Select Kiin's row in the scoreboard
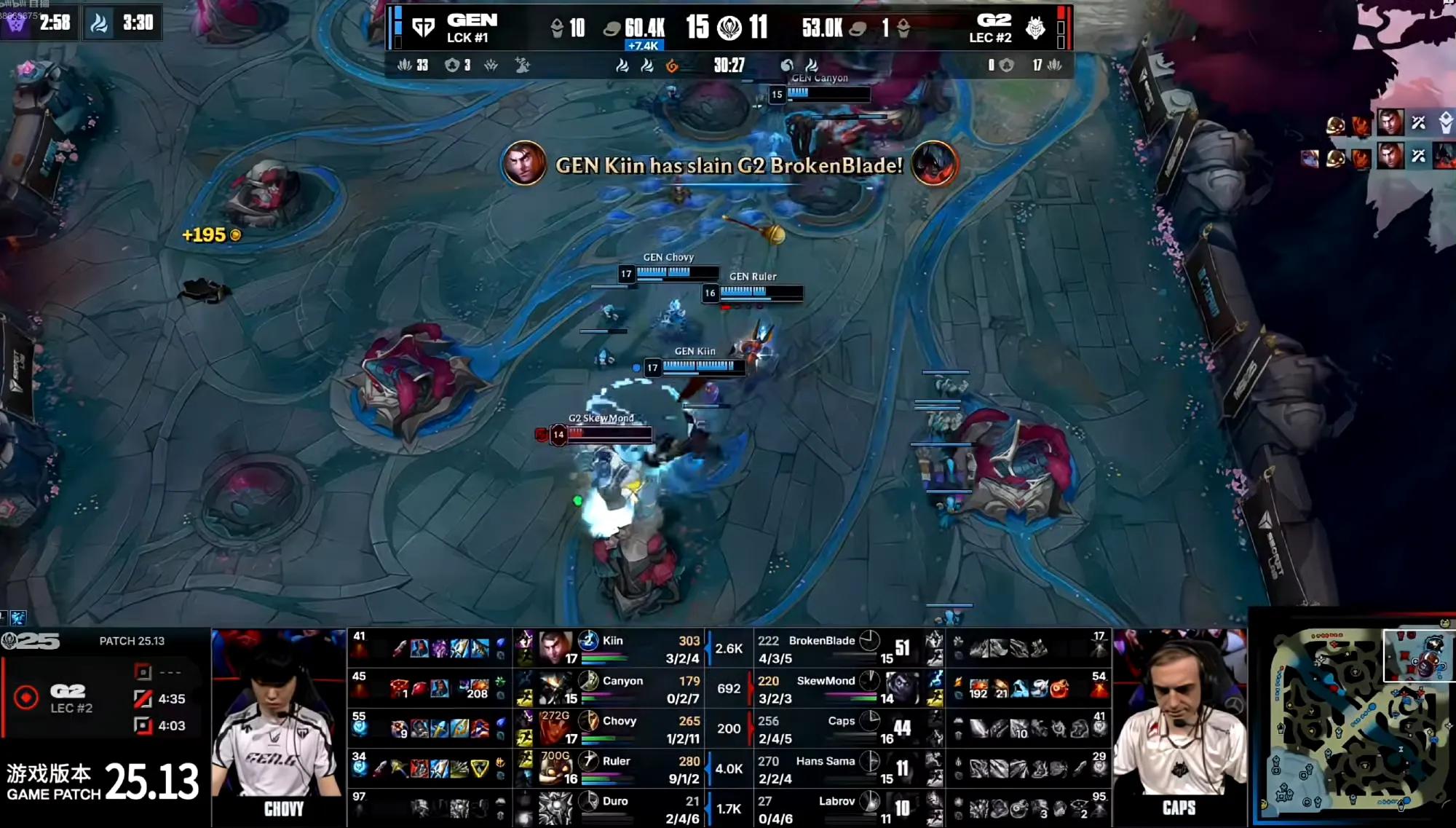Screen dimensions: 1456x828 click(x=612, y=648)
